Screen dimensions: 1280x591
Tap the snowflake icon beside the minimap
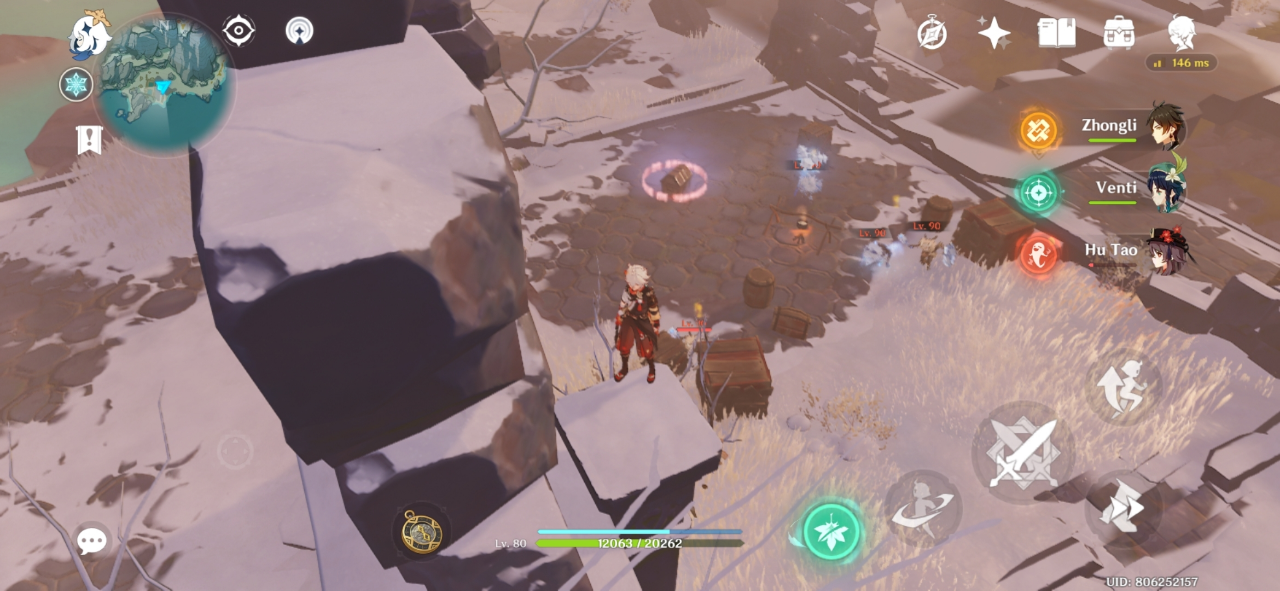(x=76, y=85)
